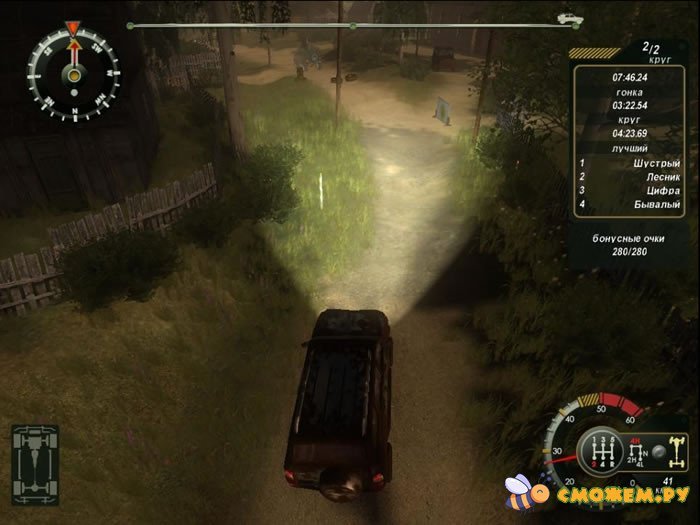Click the white car icon on the track progress bar
The width and height of the screenshot is (700, 525).
pos(571,19)
